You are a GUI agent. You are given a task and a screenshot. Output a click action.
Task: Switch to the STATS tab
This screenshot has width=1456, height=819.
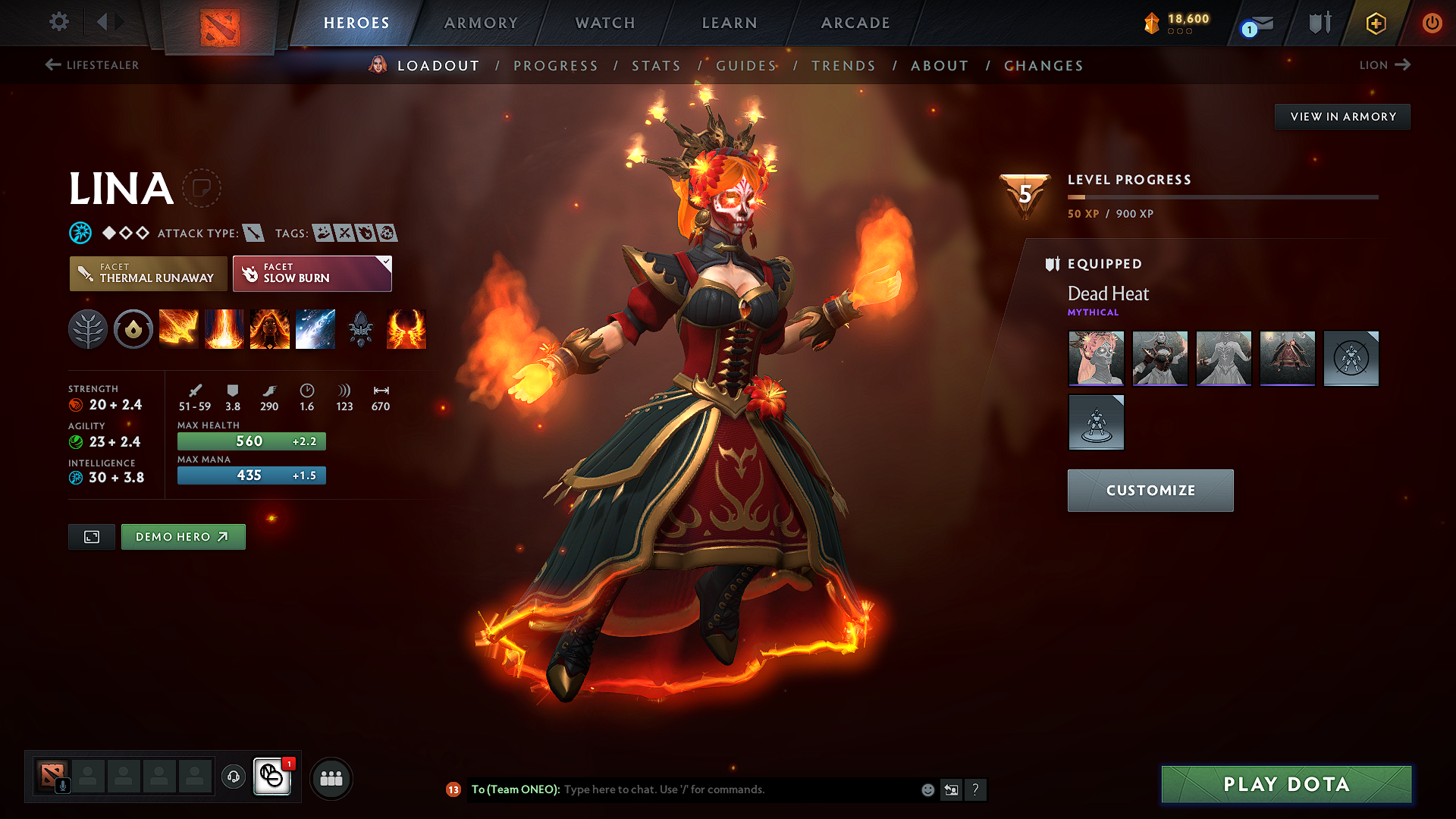tap(657, 66)
